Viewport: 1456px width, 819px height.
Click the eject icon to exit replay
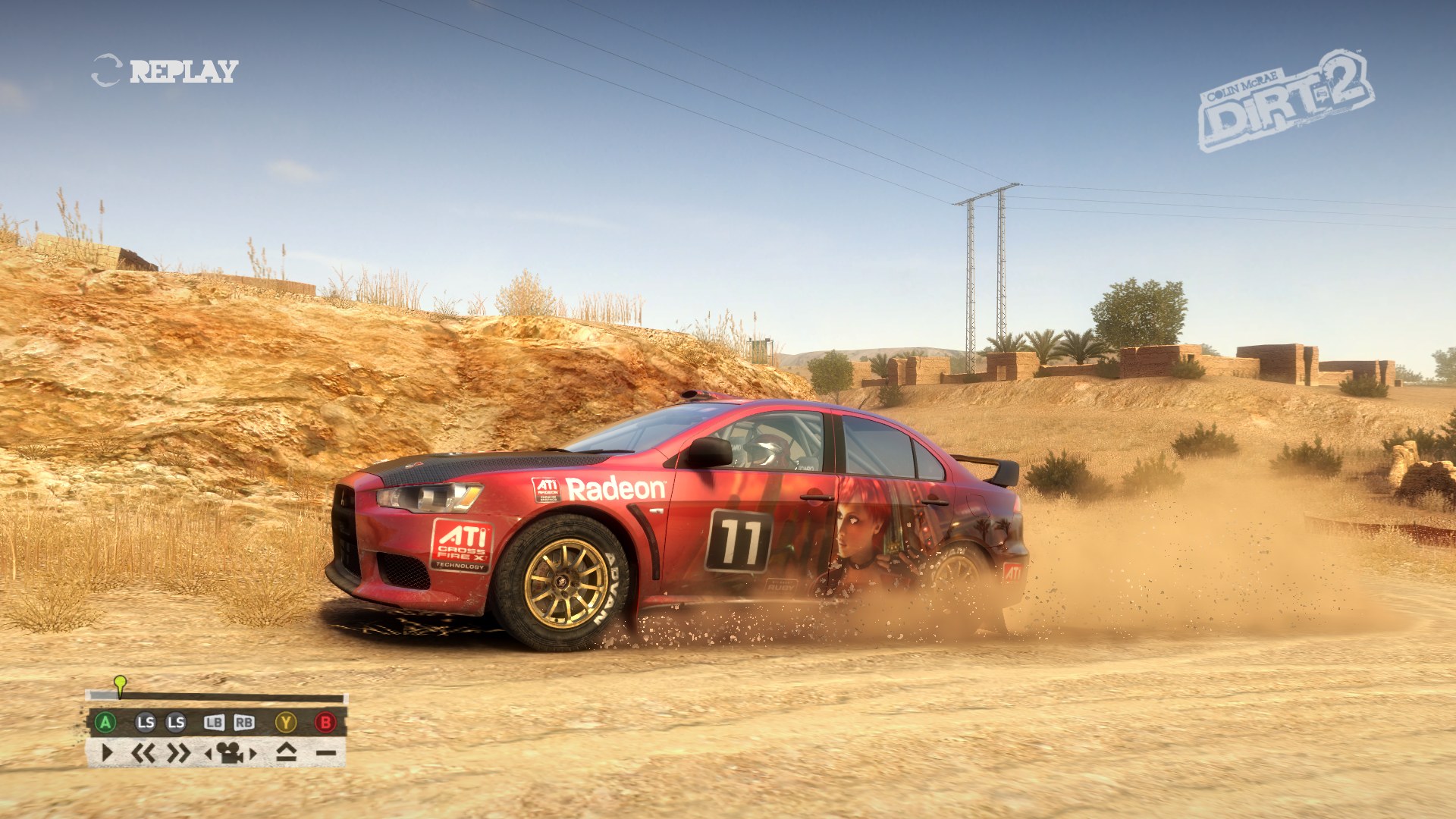click(x=286, y=752)
